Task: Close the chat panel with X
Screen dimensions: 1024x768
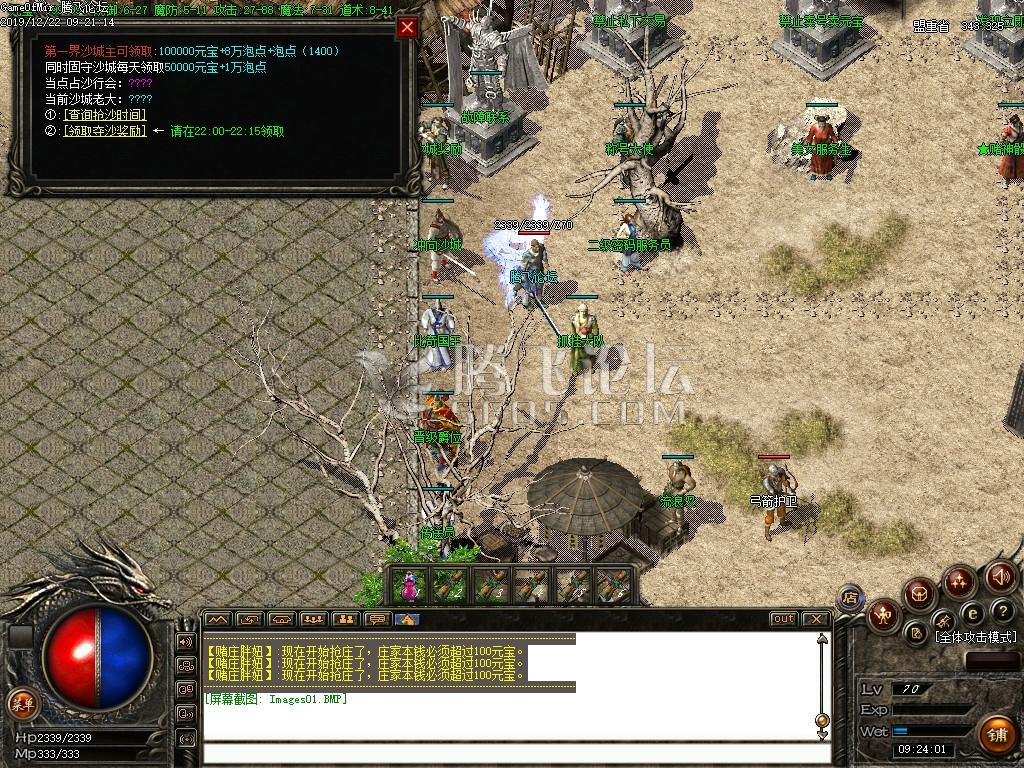Action: (816, 619)
